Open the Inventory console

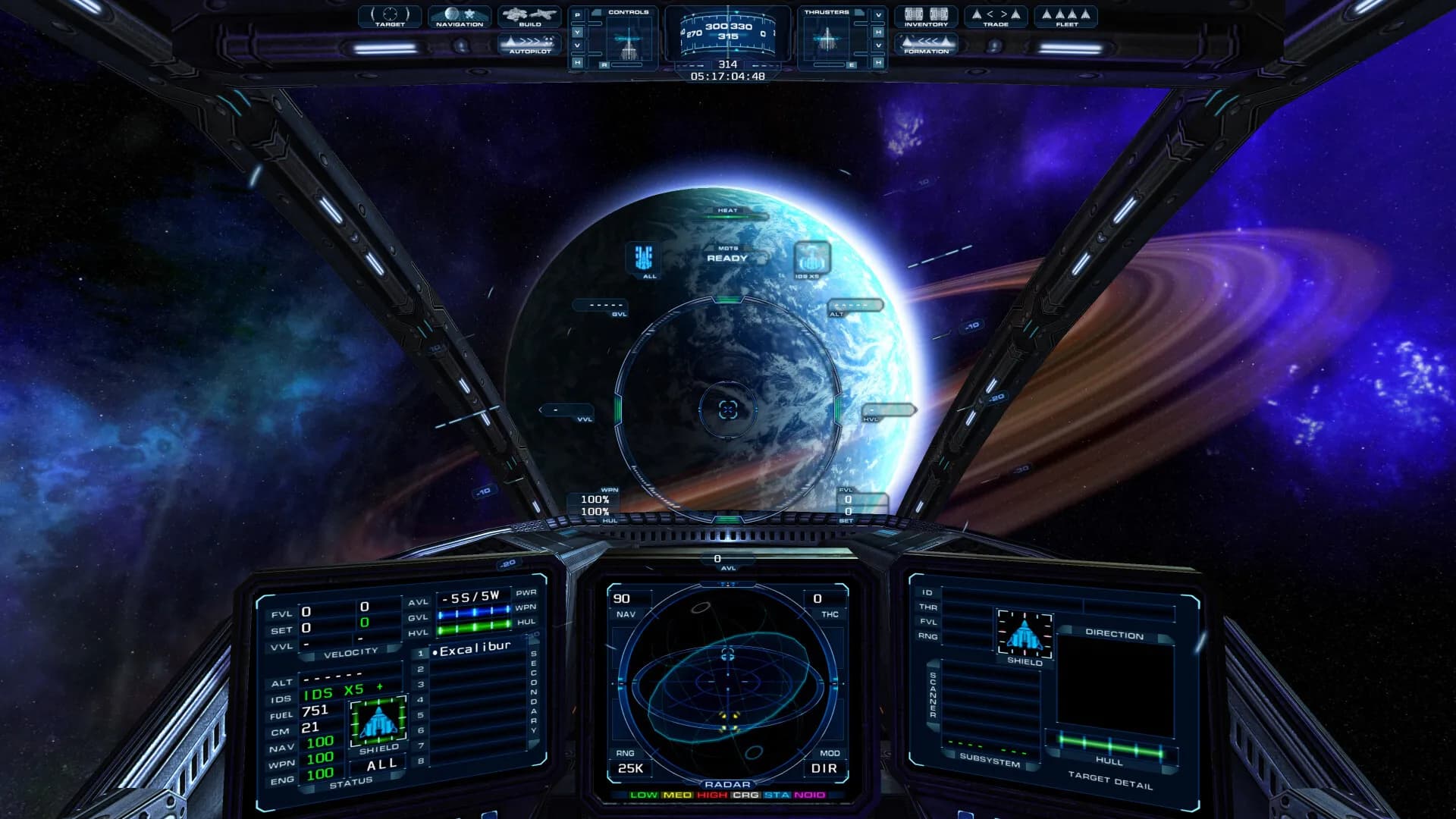click(926, 17)
